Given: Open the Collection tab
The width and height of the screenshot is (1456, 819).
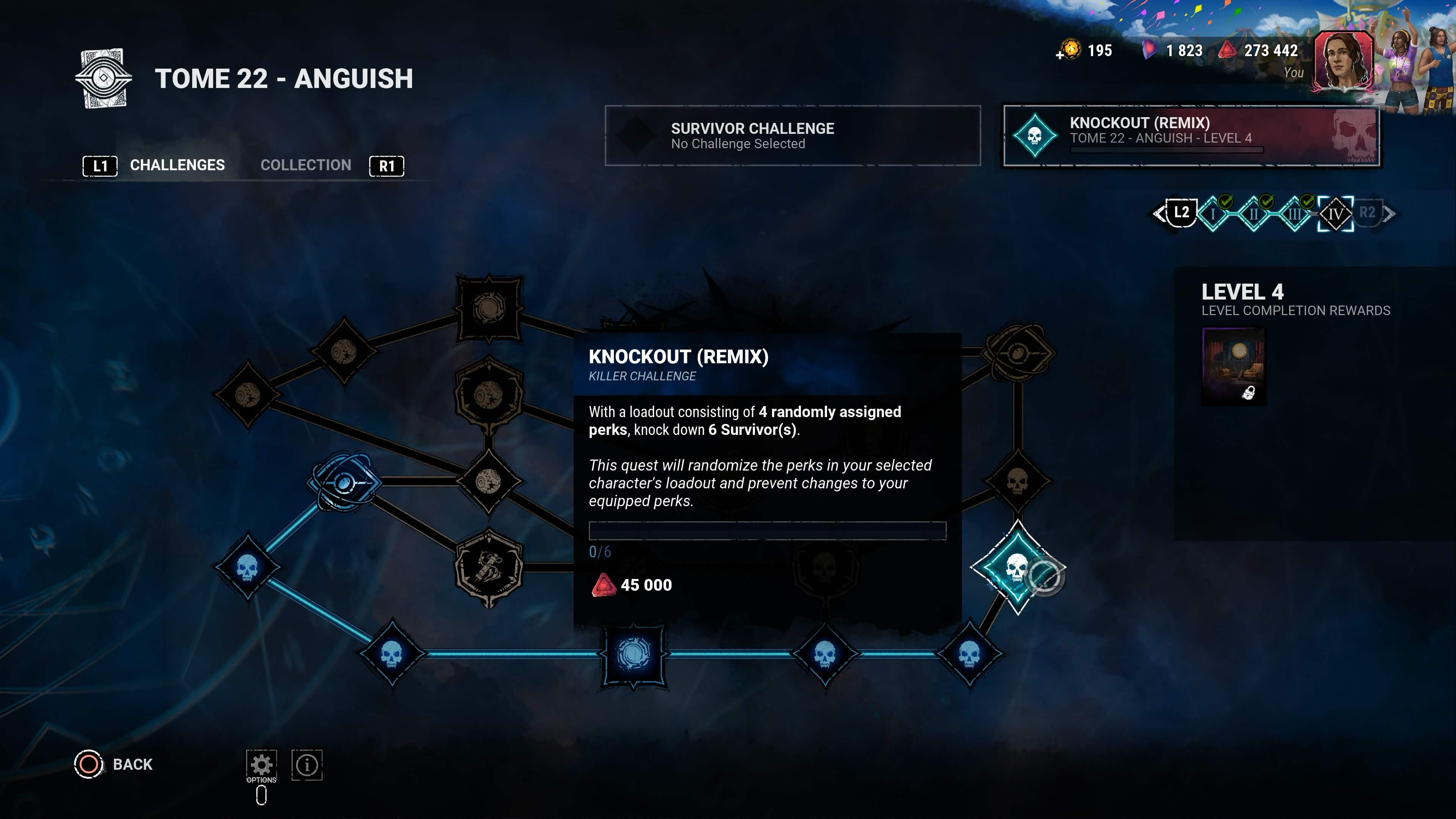Looking at the screenshot, I should click(x=305, y=165).
